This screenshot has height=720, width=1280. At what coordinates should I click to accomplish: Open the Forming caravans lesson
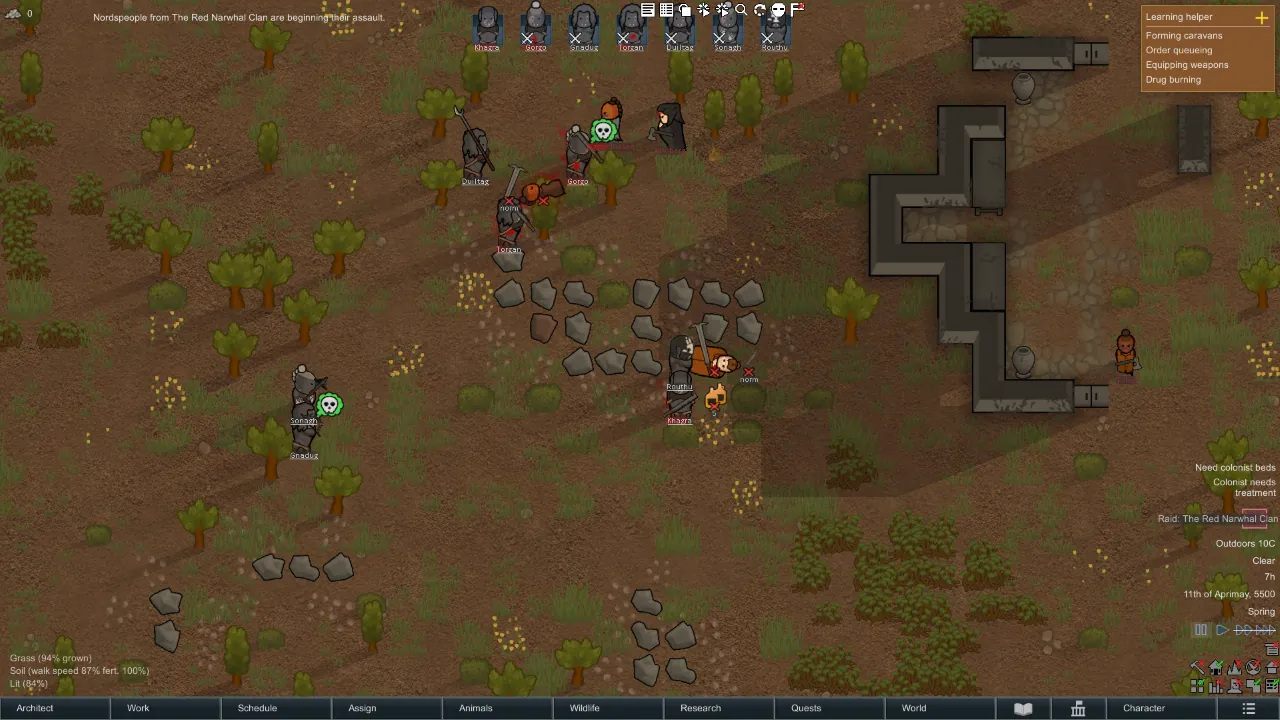[x=1184, y=35]
